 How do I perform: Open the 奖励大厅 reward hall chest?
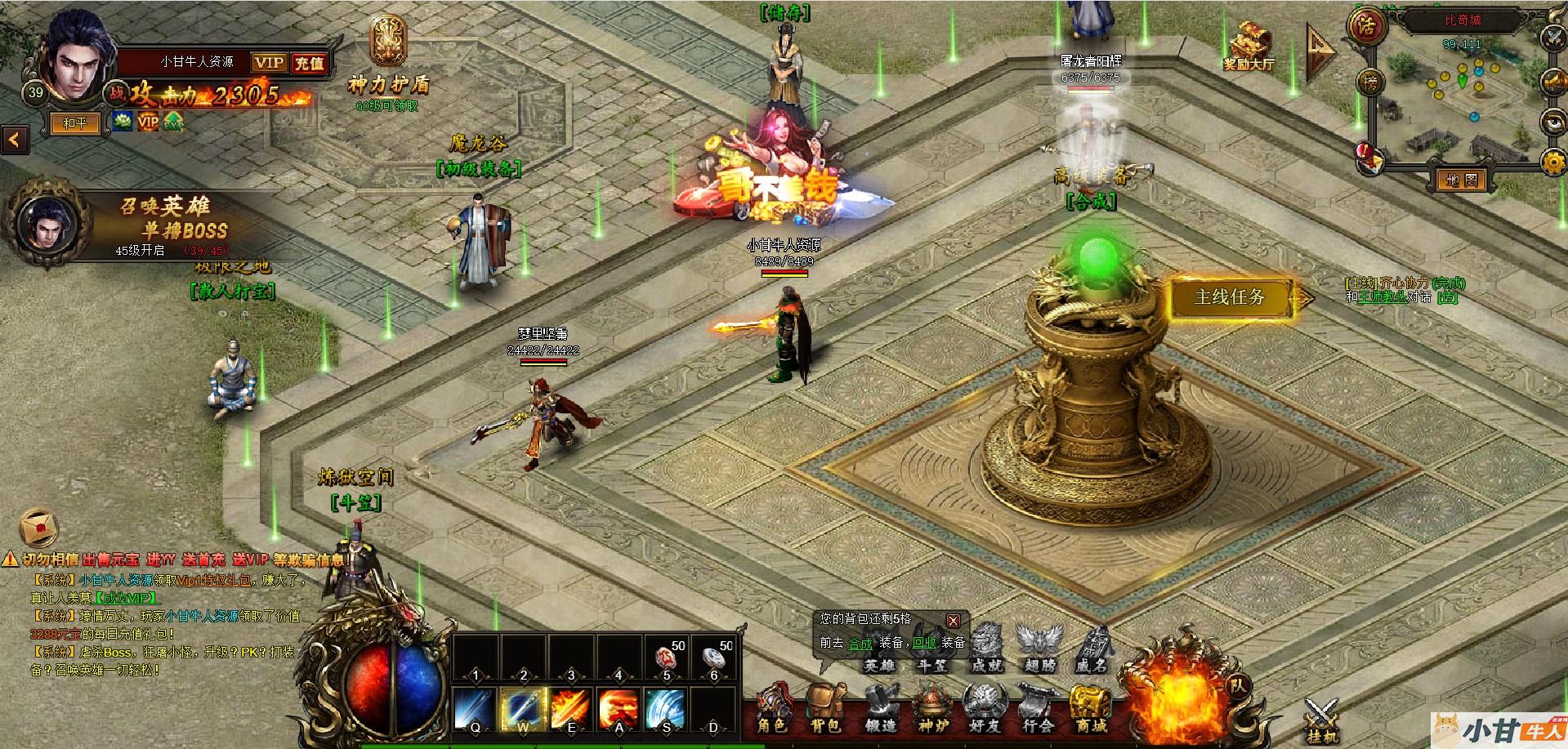(x=1249, y=43)
